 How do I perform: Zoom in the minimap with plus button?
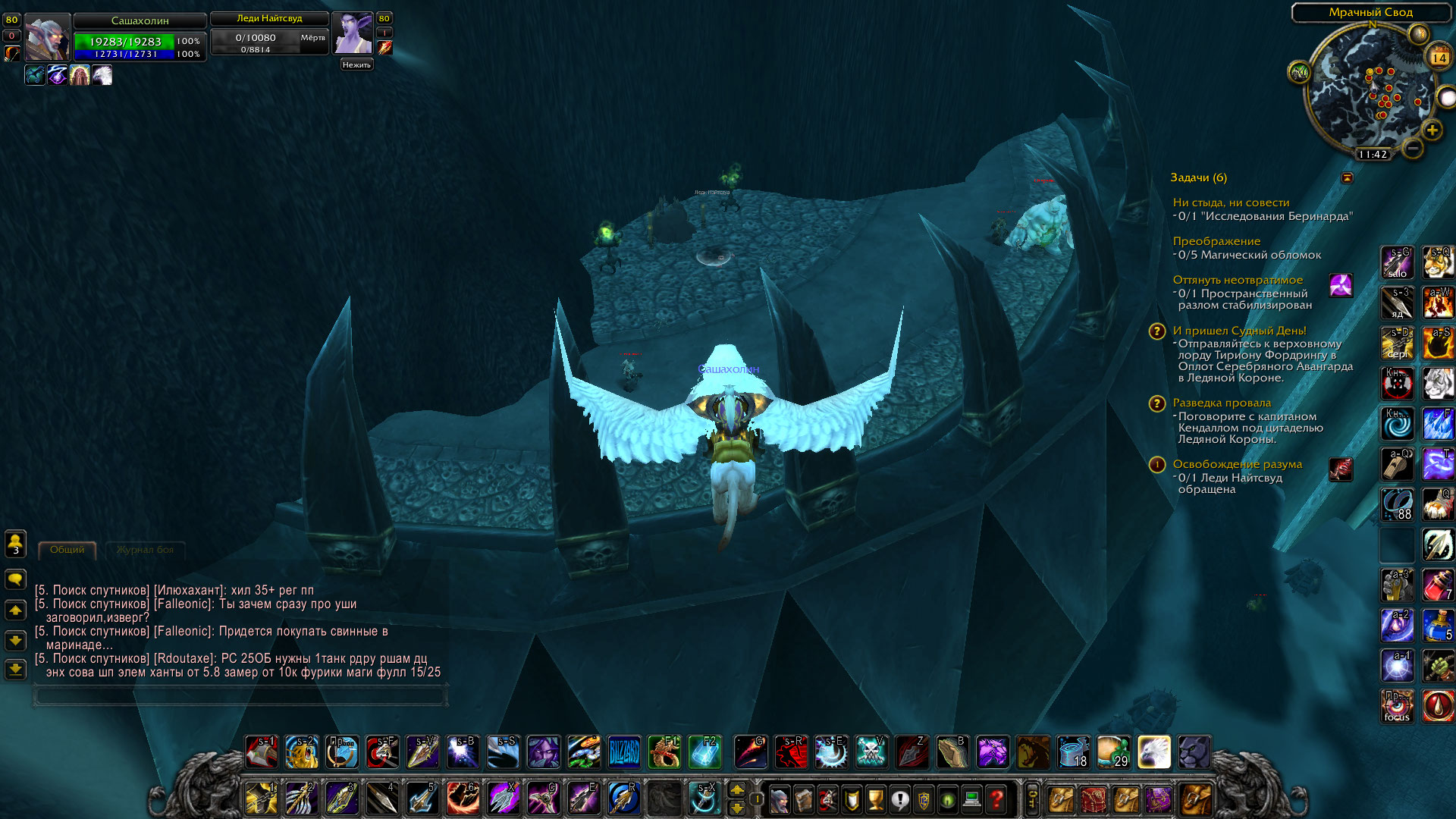[x=1432, y=130]
